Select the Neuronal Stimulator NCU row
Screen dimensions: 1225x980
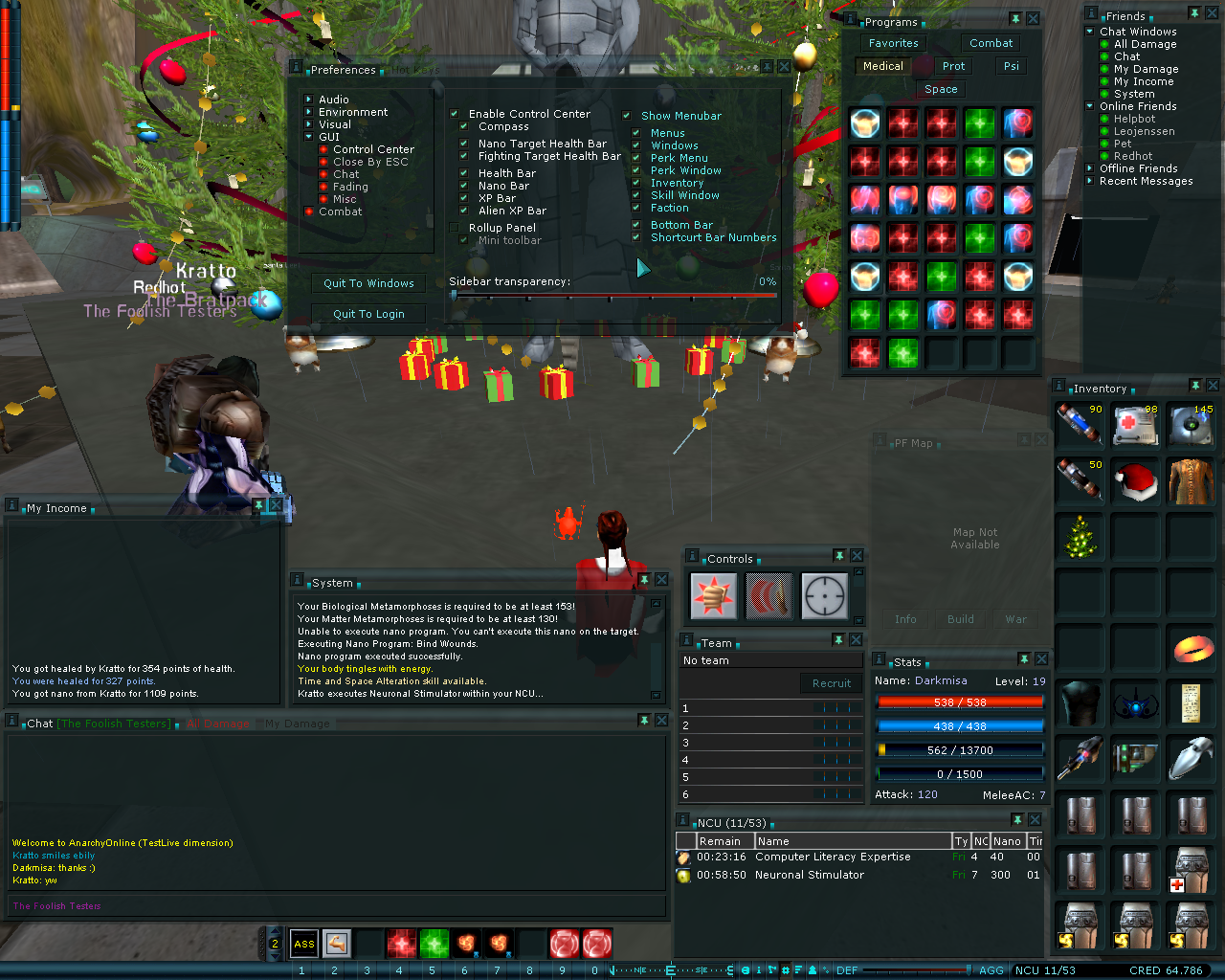coord(809,875)
